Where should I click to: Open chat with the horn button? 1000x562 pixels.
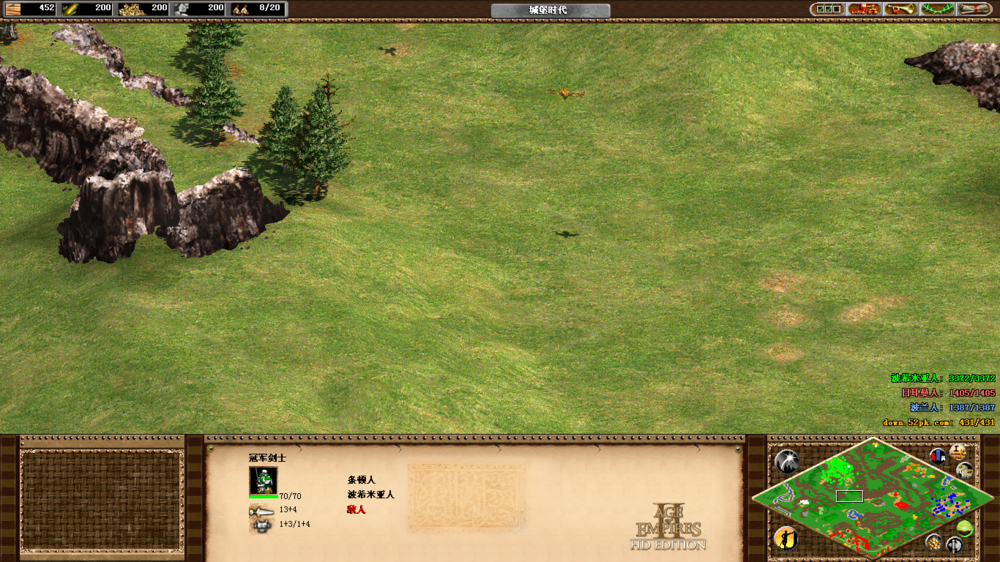coord(900,9)
